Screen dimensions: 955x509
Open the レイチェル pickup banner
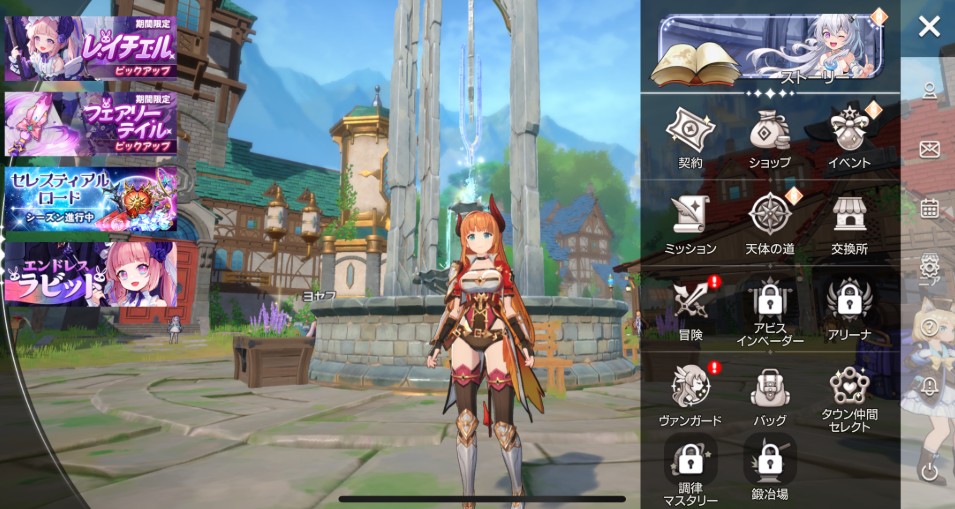(91, 48)
